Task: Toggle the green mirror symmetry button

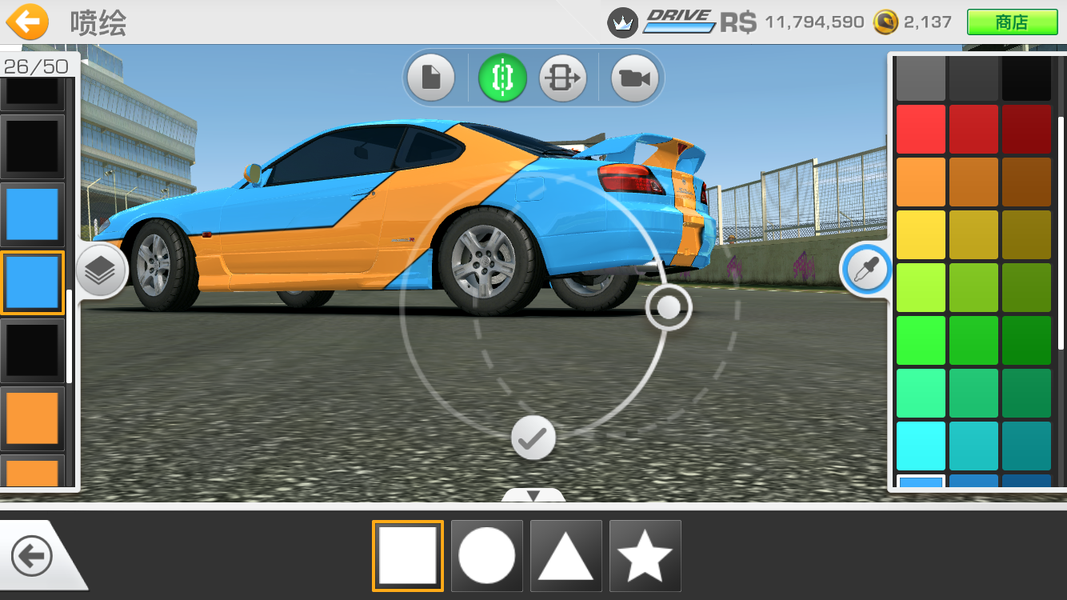Action: pos(502,78)
